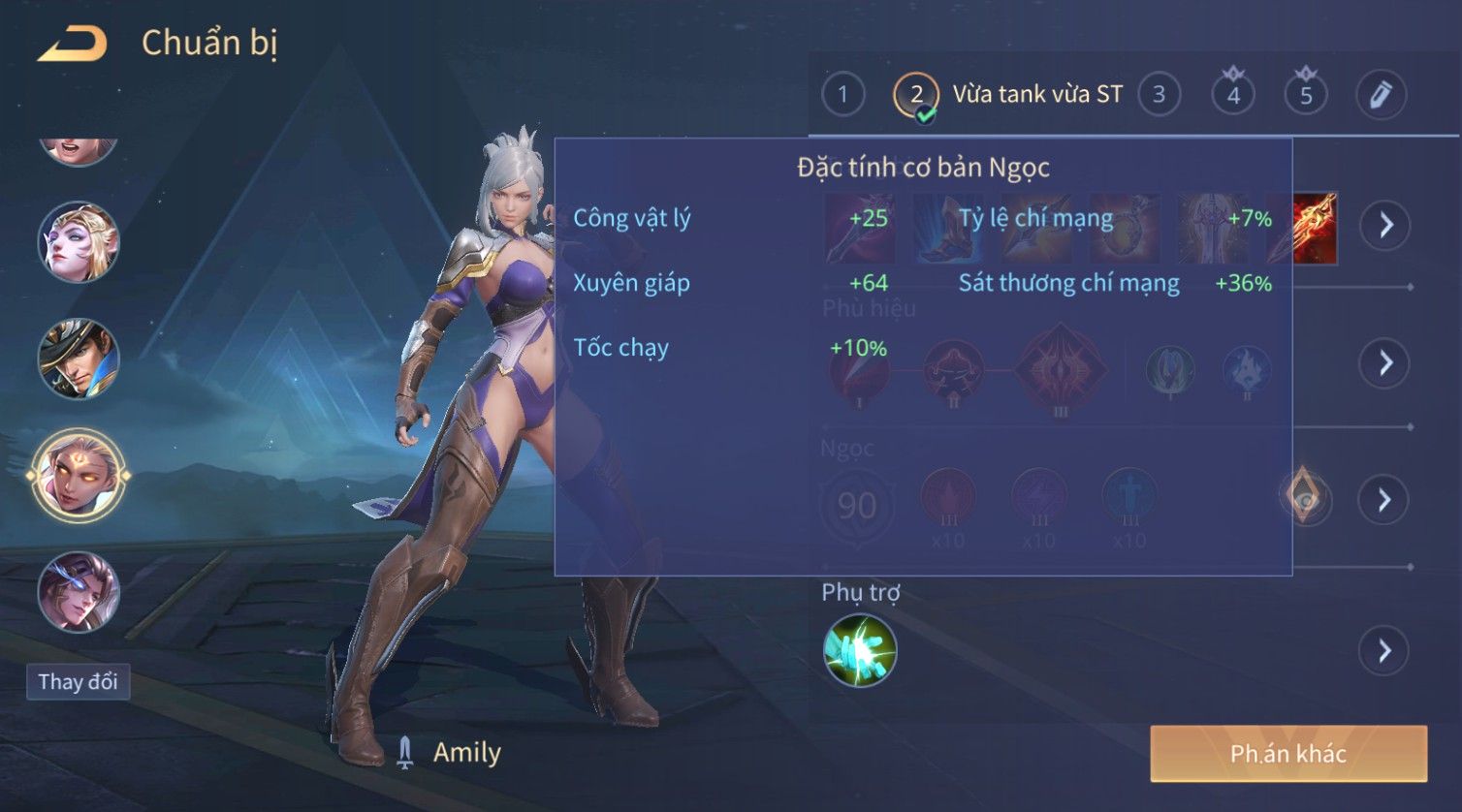Viewport: 1462px width, 812px height.
Task: Open the Ngọc settings arrow
Action: [1385, 500]
